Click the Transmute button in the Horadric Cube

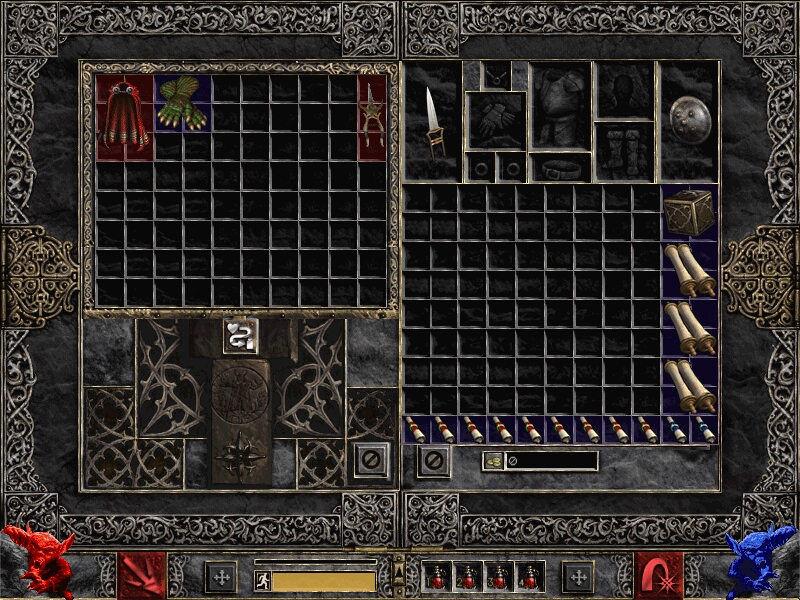pyautogui.click(x=238, y=337)
